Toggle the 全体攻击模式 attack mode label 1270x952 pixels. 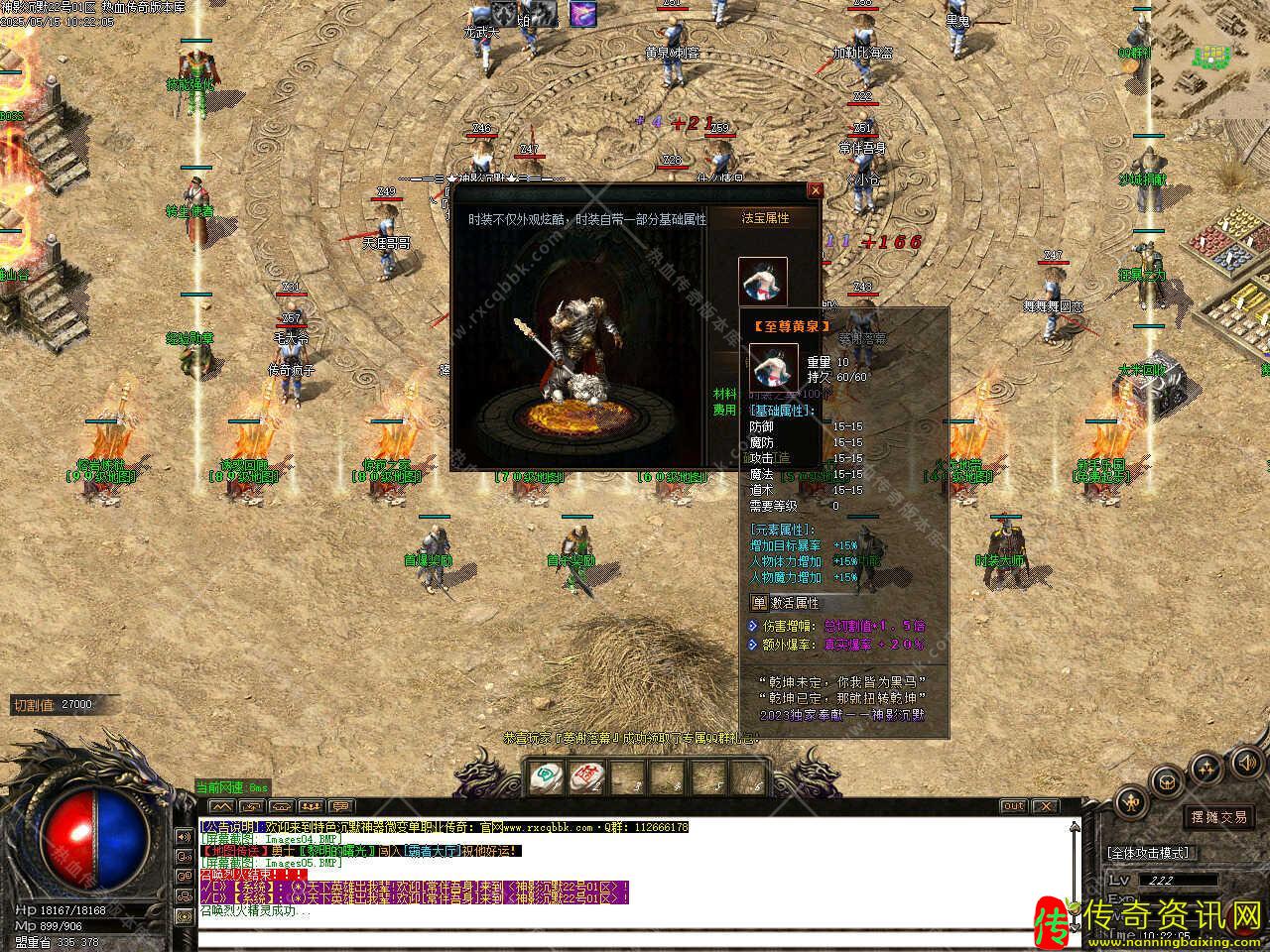(1150, 853)
